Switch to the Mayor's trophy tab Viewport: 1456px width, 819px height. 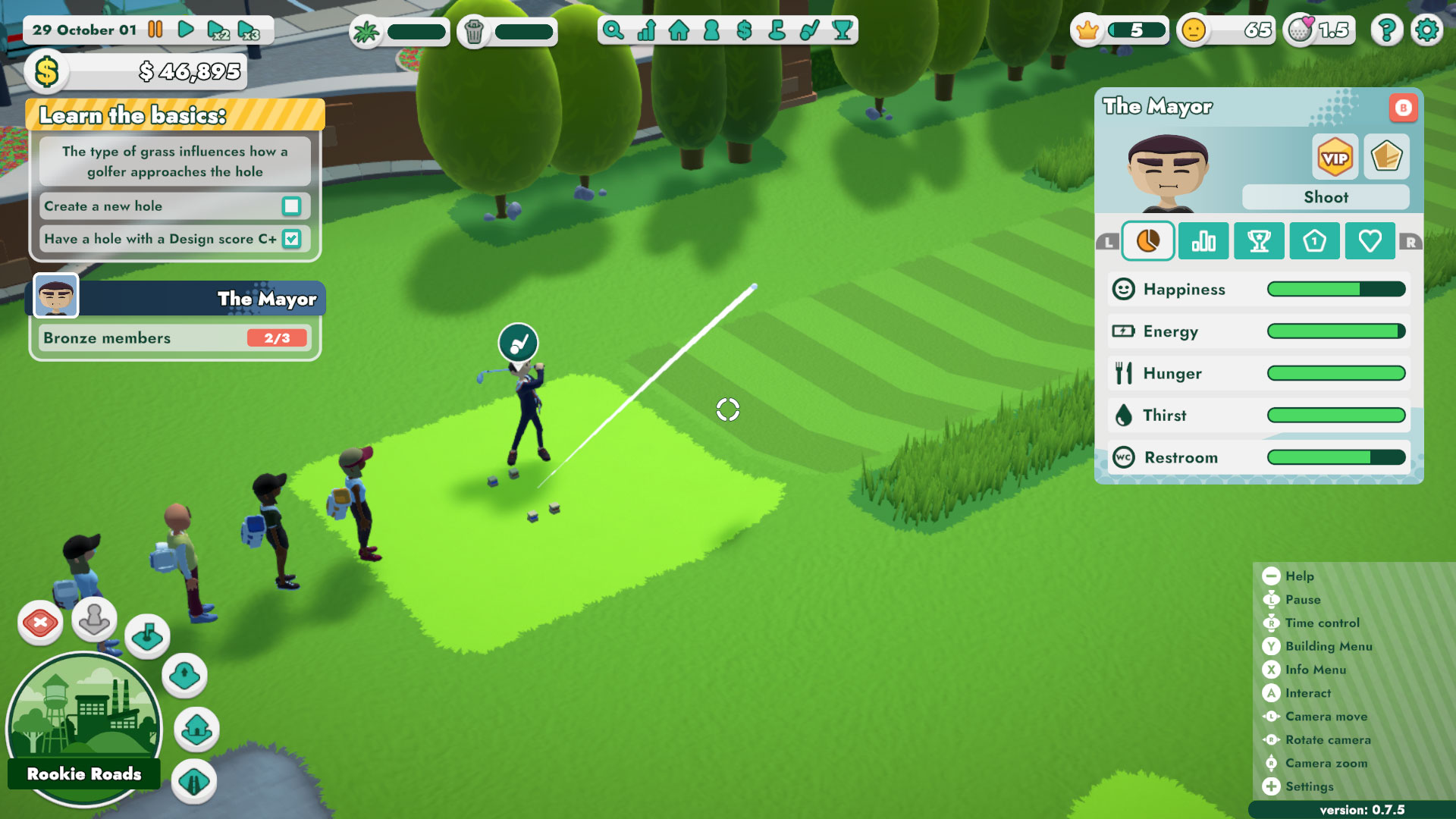[x=1259, y=240]
